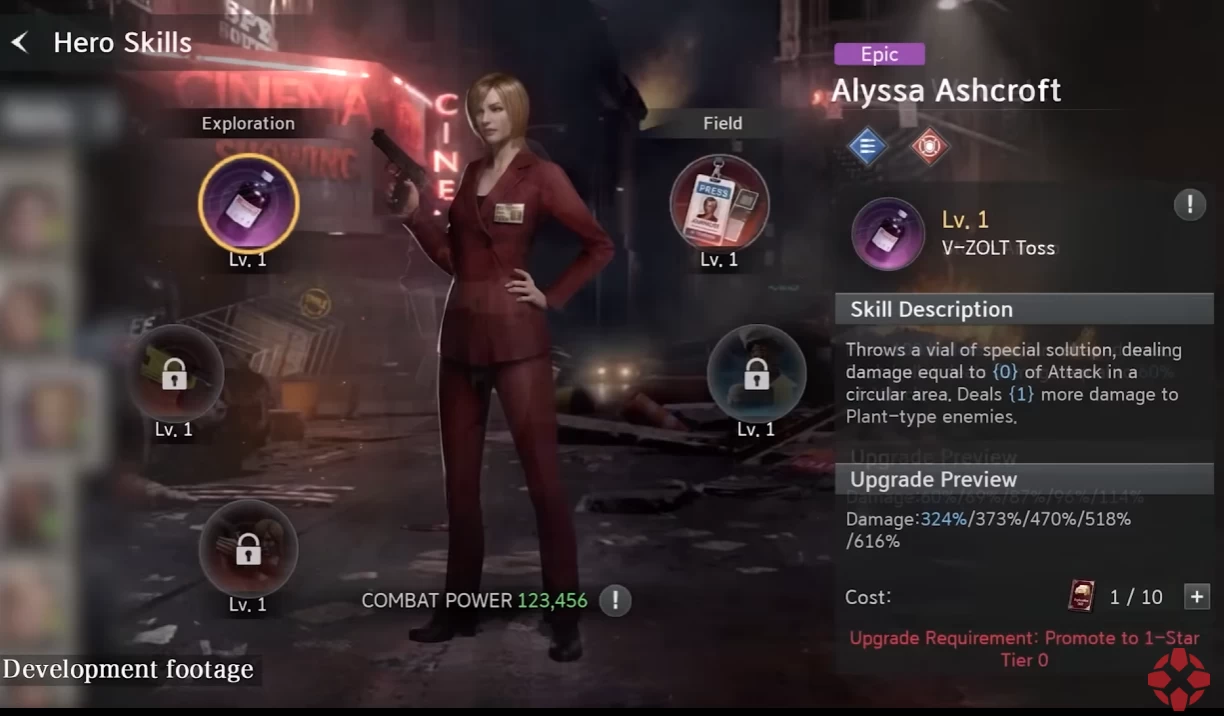Open the combat power info tooltip
Image resolution: width=1224 pixels, height=716 pixels.
point(615,601)
